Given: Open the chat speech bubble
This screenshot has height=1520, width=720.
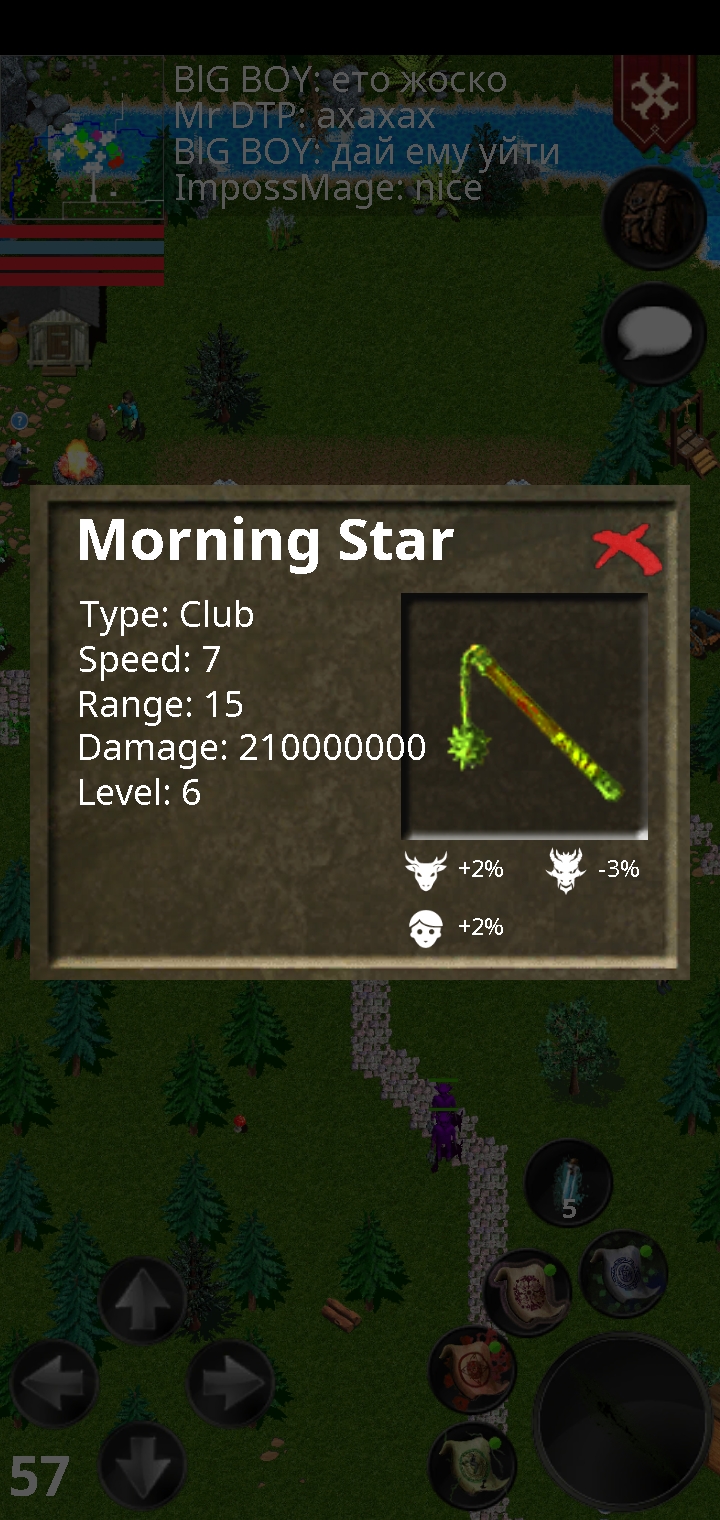Looking at the screenshot, I should point(654,334).
